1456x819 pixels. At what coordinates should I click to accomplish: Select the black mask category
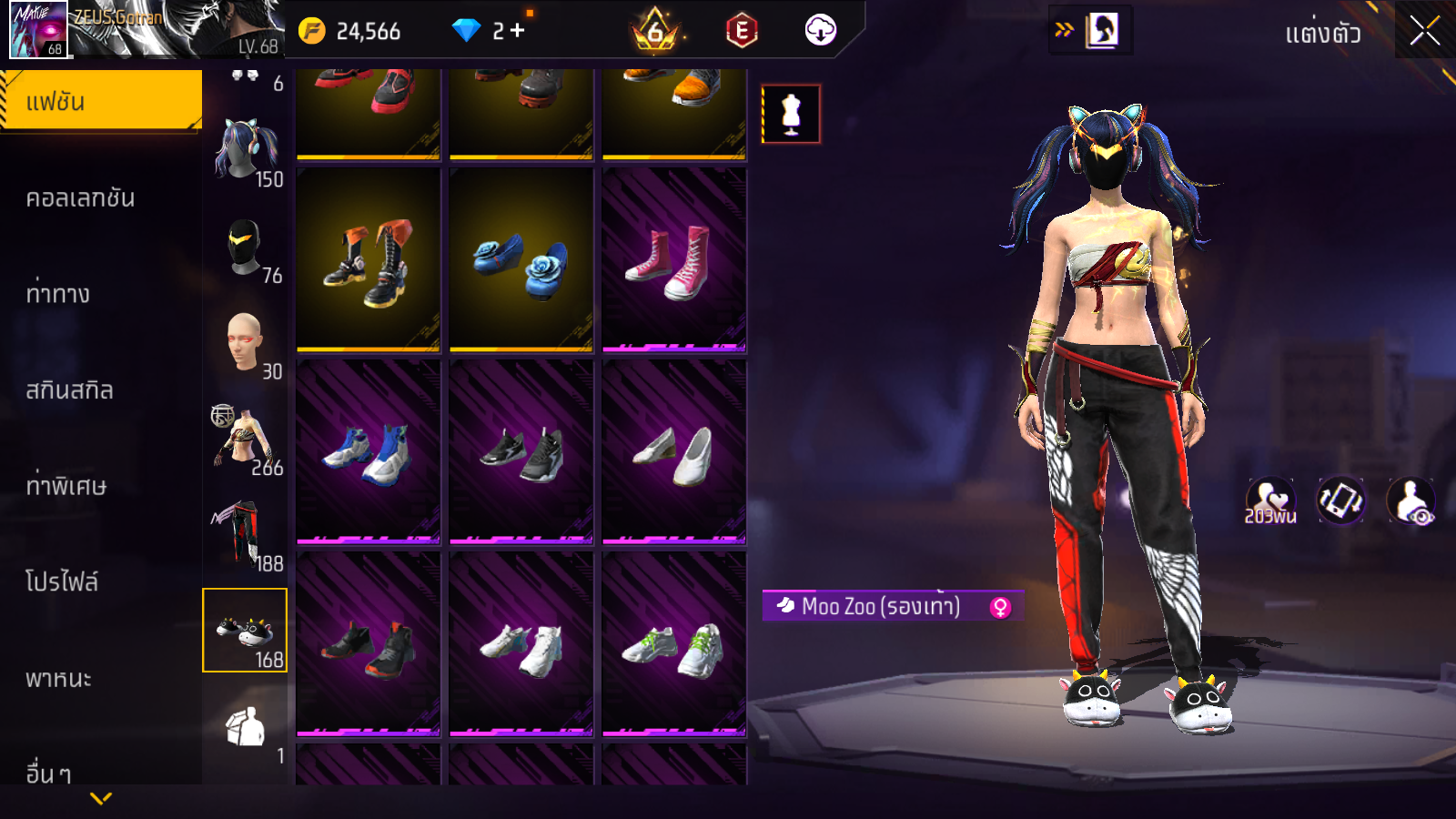(245, 248)
